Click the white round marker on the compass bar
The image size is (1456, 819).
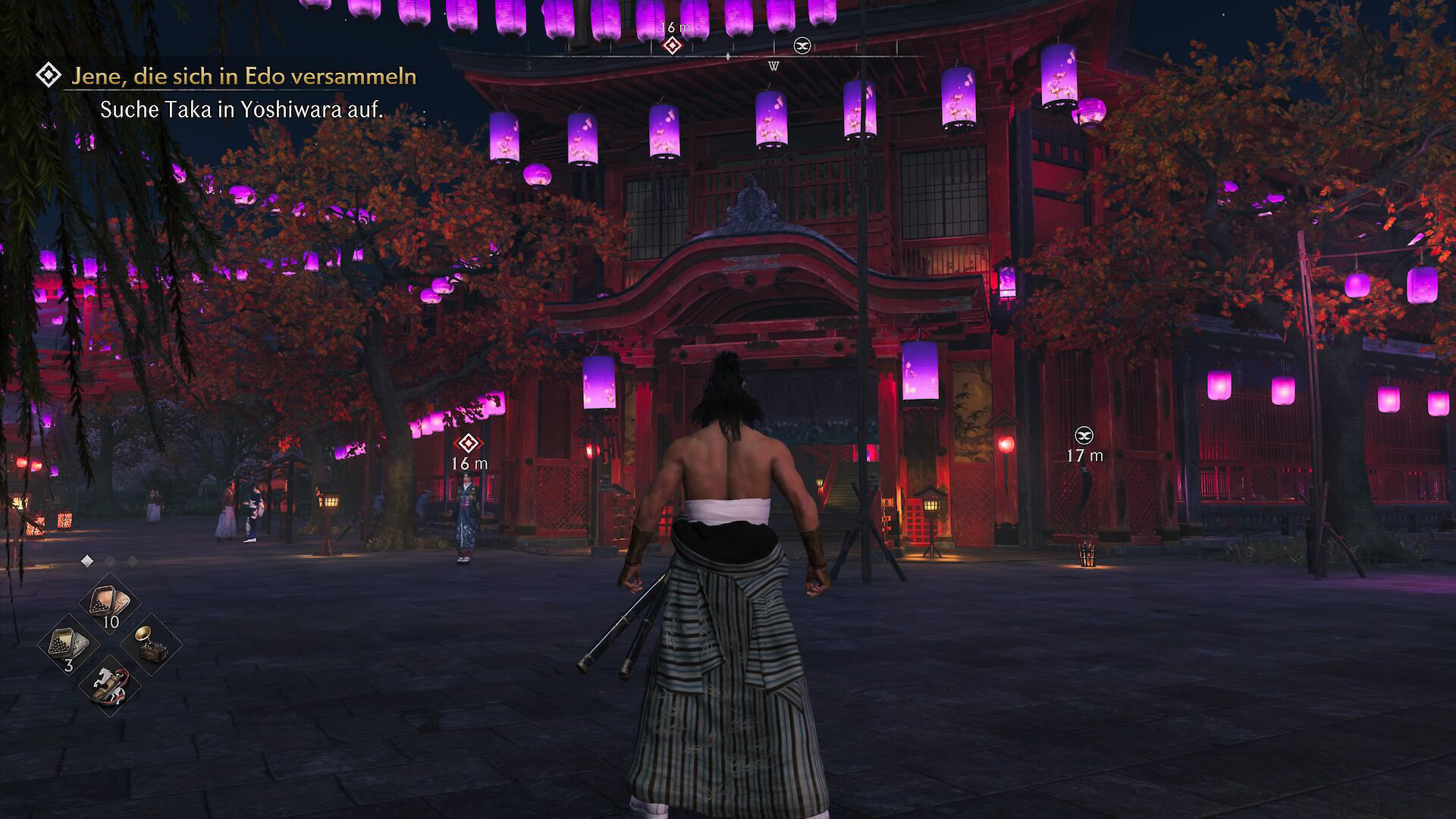tap(802, 46)
